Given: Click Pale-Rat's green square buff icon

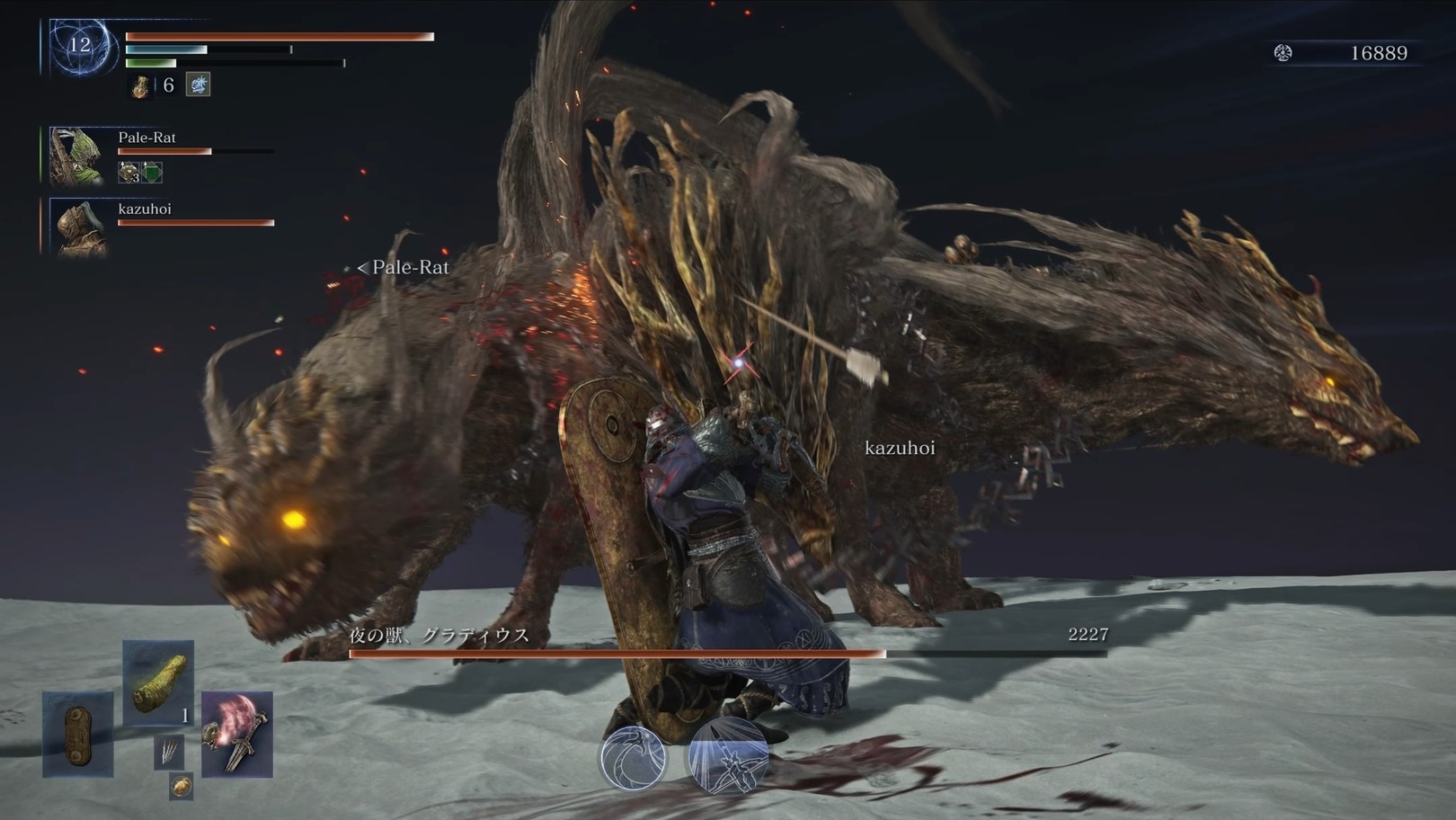Looking at the screenshot, I should (153, 172).
